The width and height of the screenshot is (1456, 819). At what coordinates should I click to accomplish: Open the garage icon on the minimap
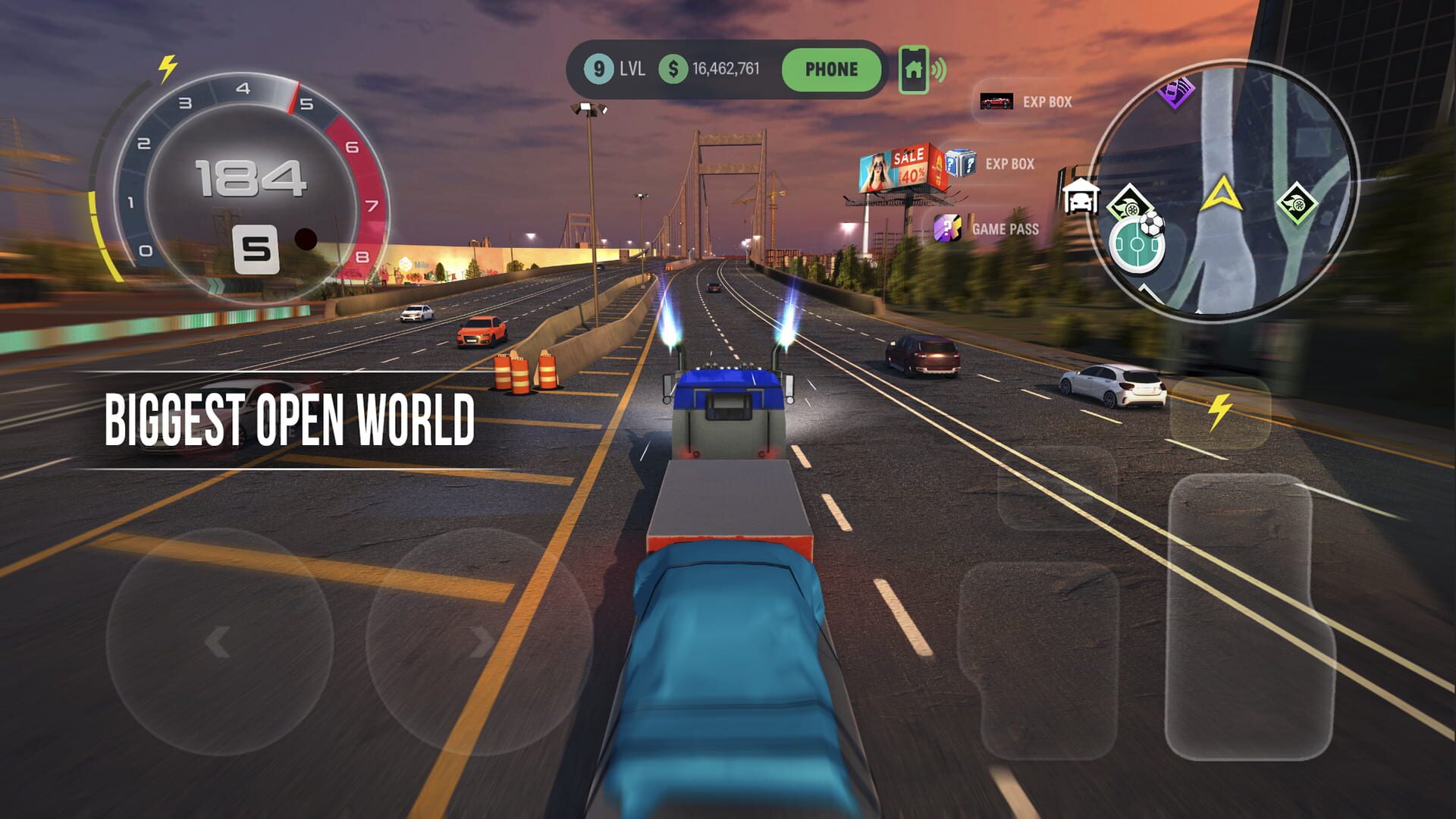(x=1081, y=197)
